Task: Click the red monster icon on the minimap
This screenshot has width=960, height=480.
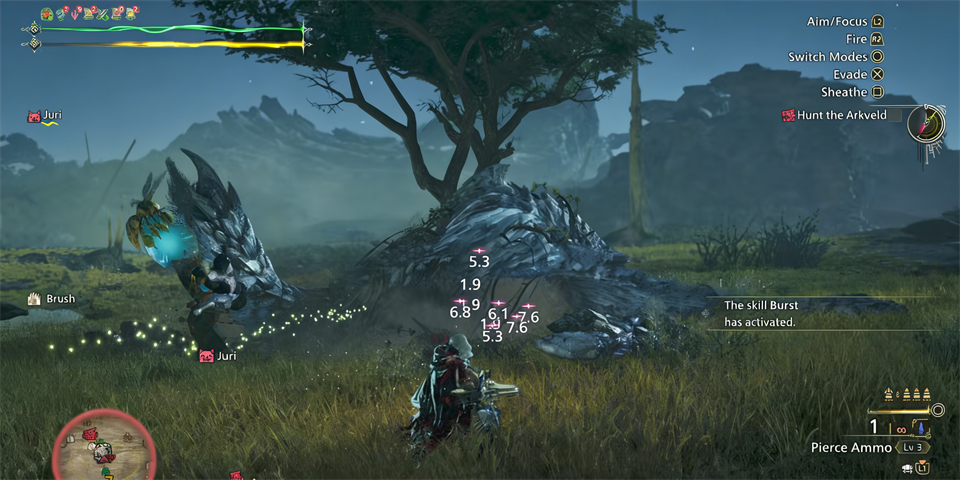Action: point(92,436)
